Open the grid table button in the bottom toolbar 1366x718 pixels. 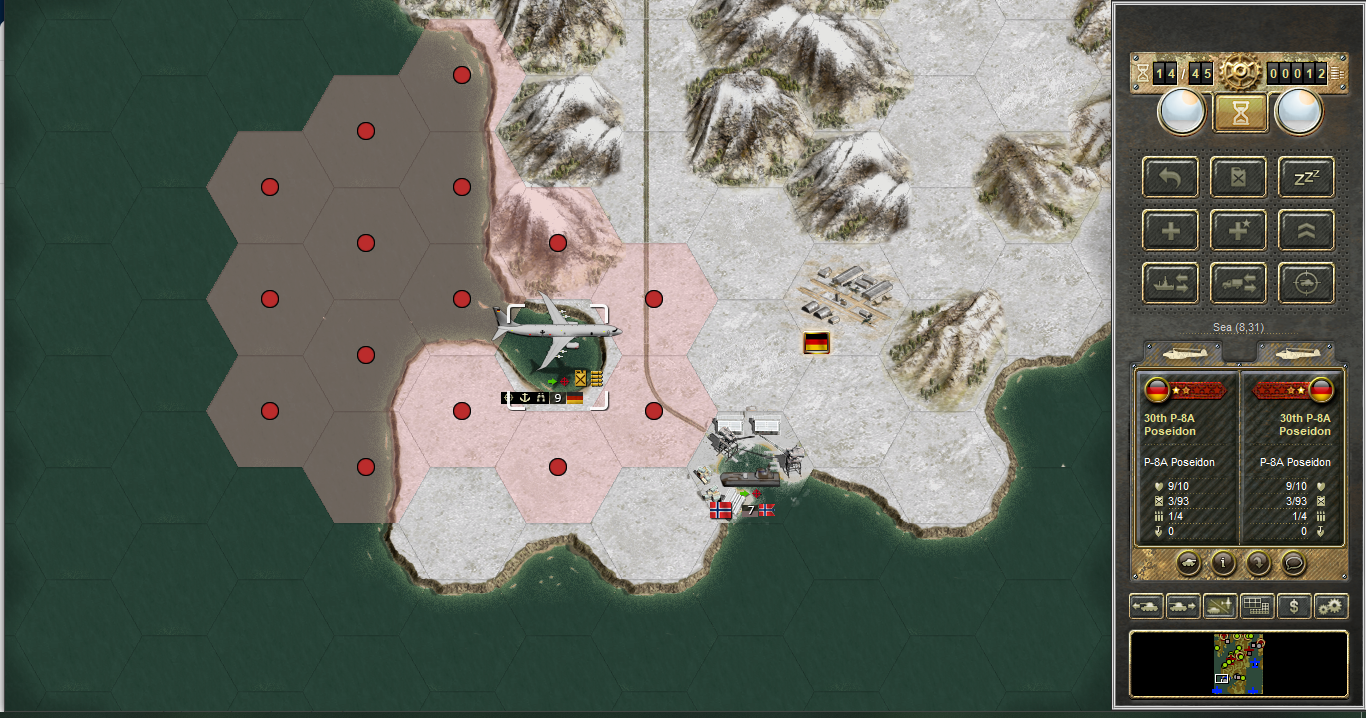pyautogui.click(x=1257, y=606)
